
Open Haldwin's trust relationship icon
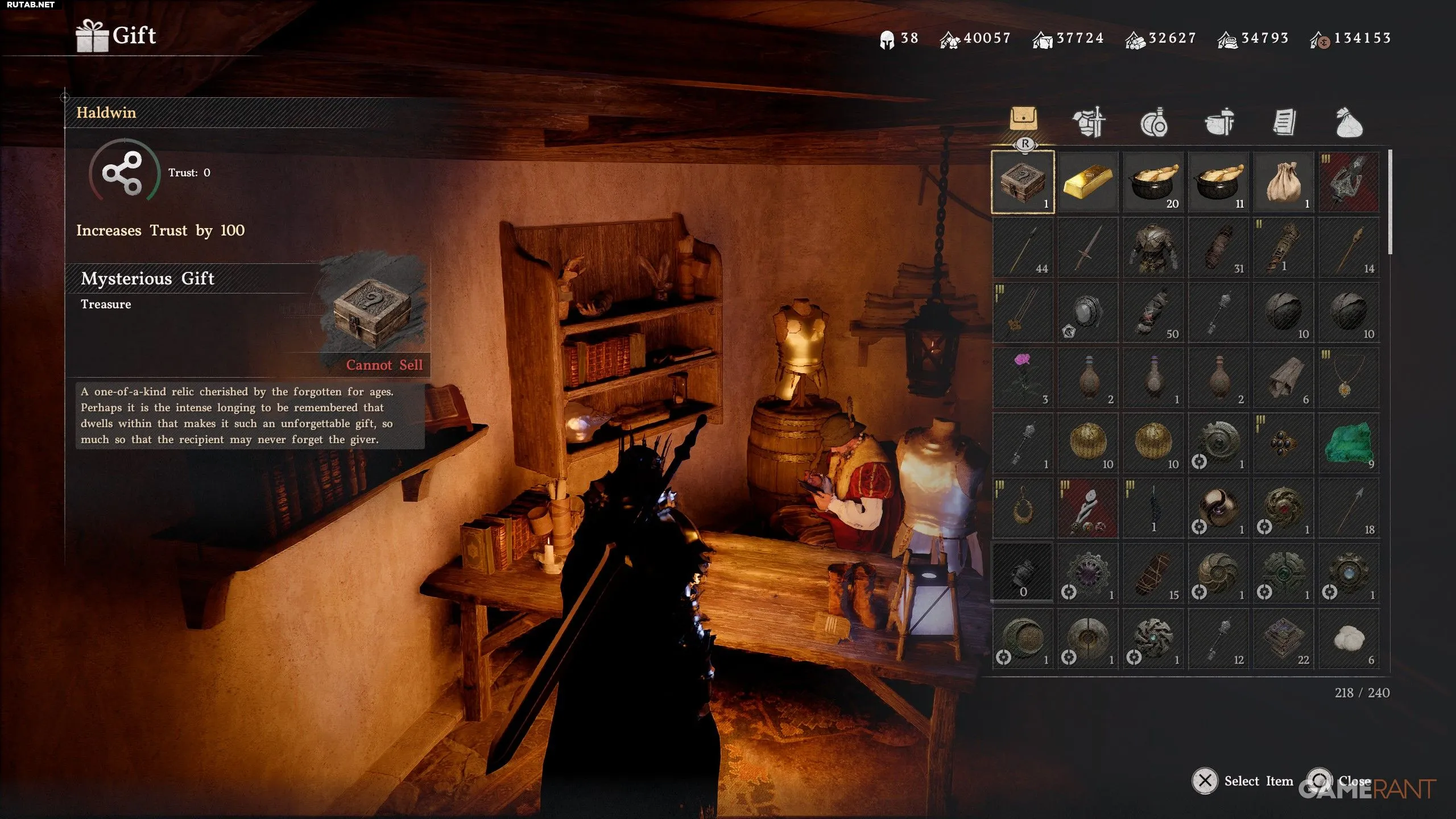[123, 172]
